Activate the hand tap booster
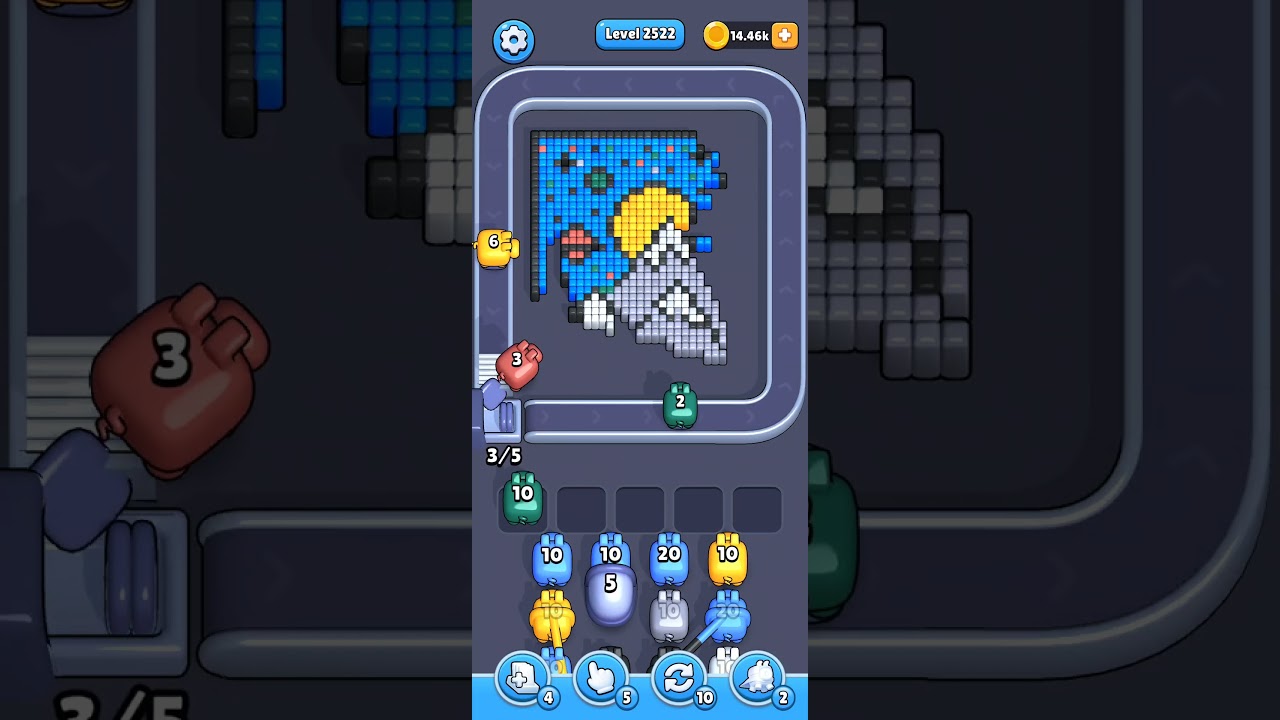Screen dimensions: 1280x720 click(x=601, y=678)
